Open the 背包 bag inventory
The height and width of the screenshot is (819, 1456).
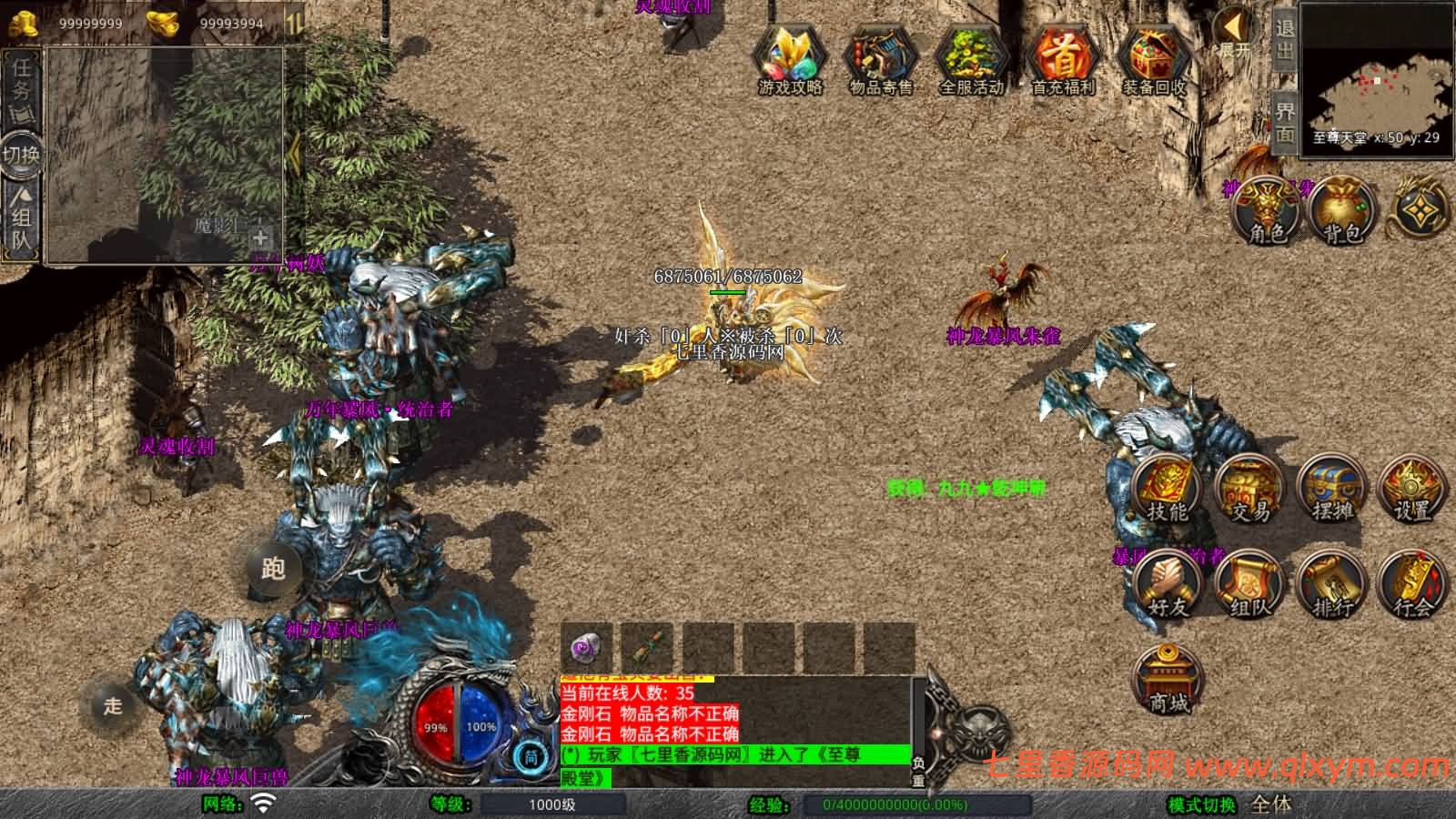pyautogui.click(x=1343, y=211)
